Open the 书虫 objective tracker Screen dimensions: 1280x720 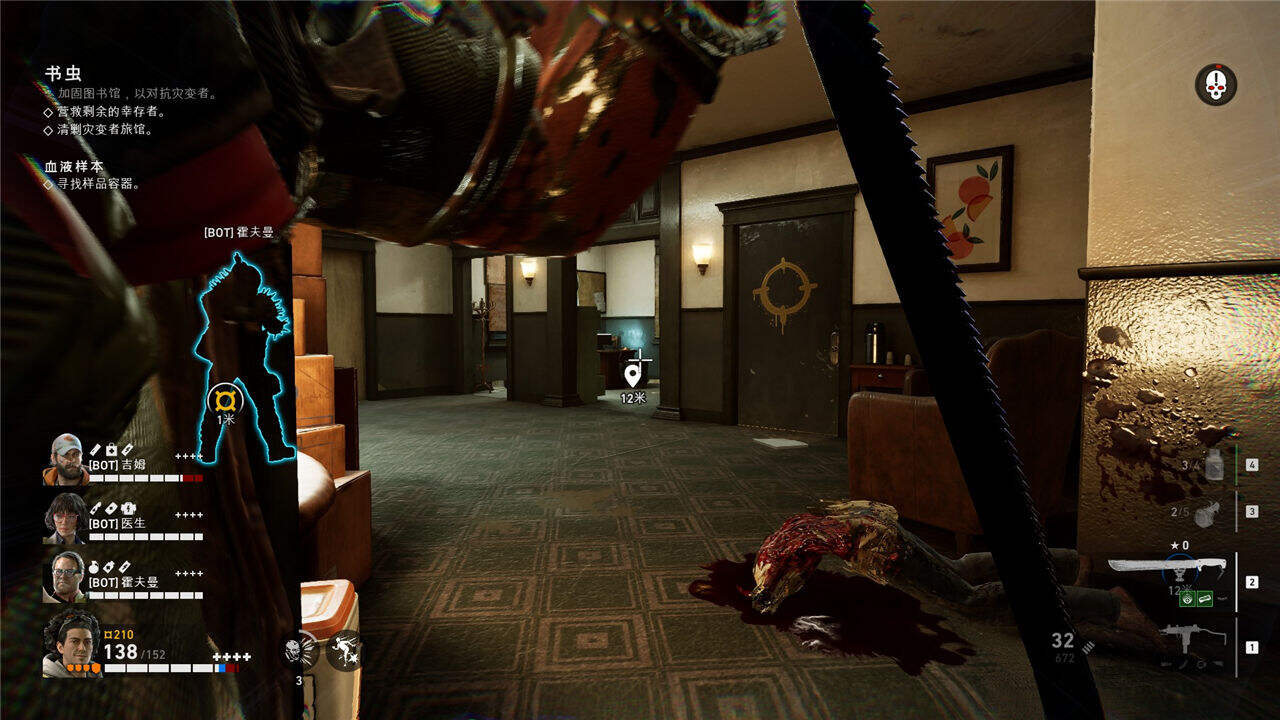(63, 74)
